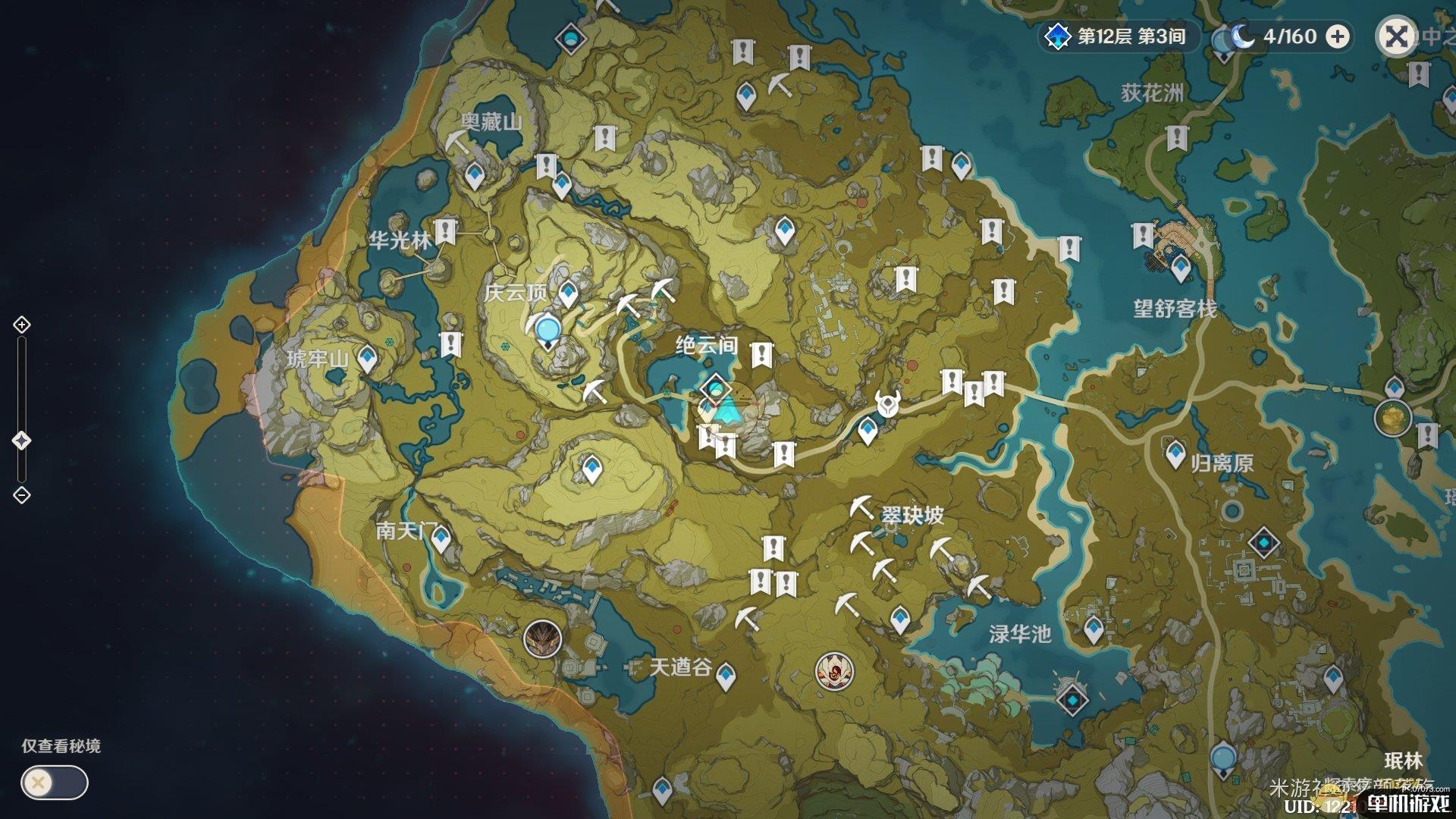Zoom in with the slider's plus button
The height and width of the screenshot is (819, 1456).
(22, 325)
